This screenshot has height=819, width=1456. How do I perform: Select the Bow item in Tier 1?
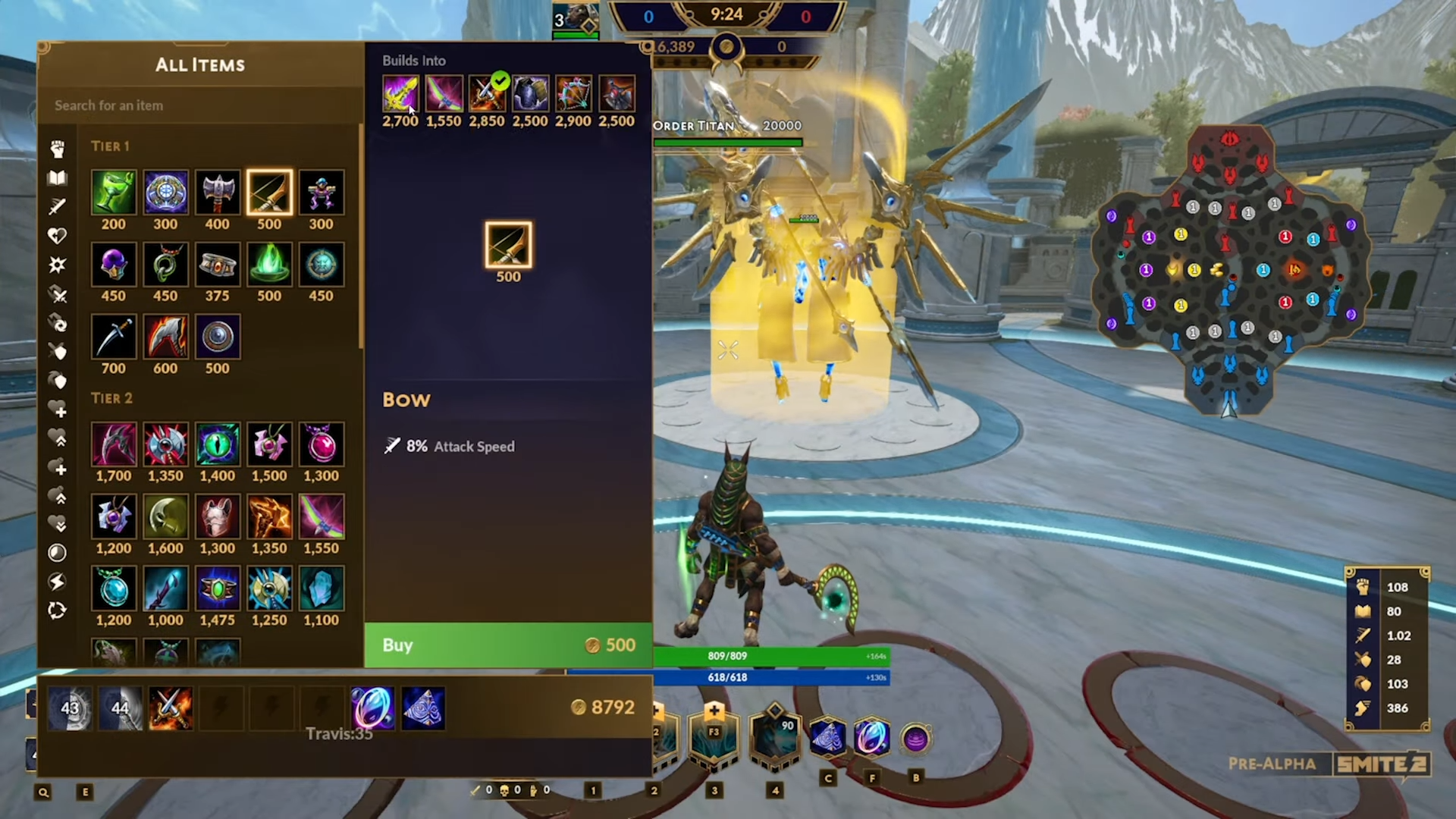(x=269, y=193)
